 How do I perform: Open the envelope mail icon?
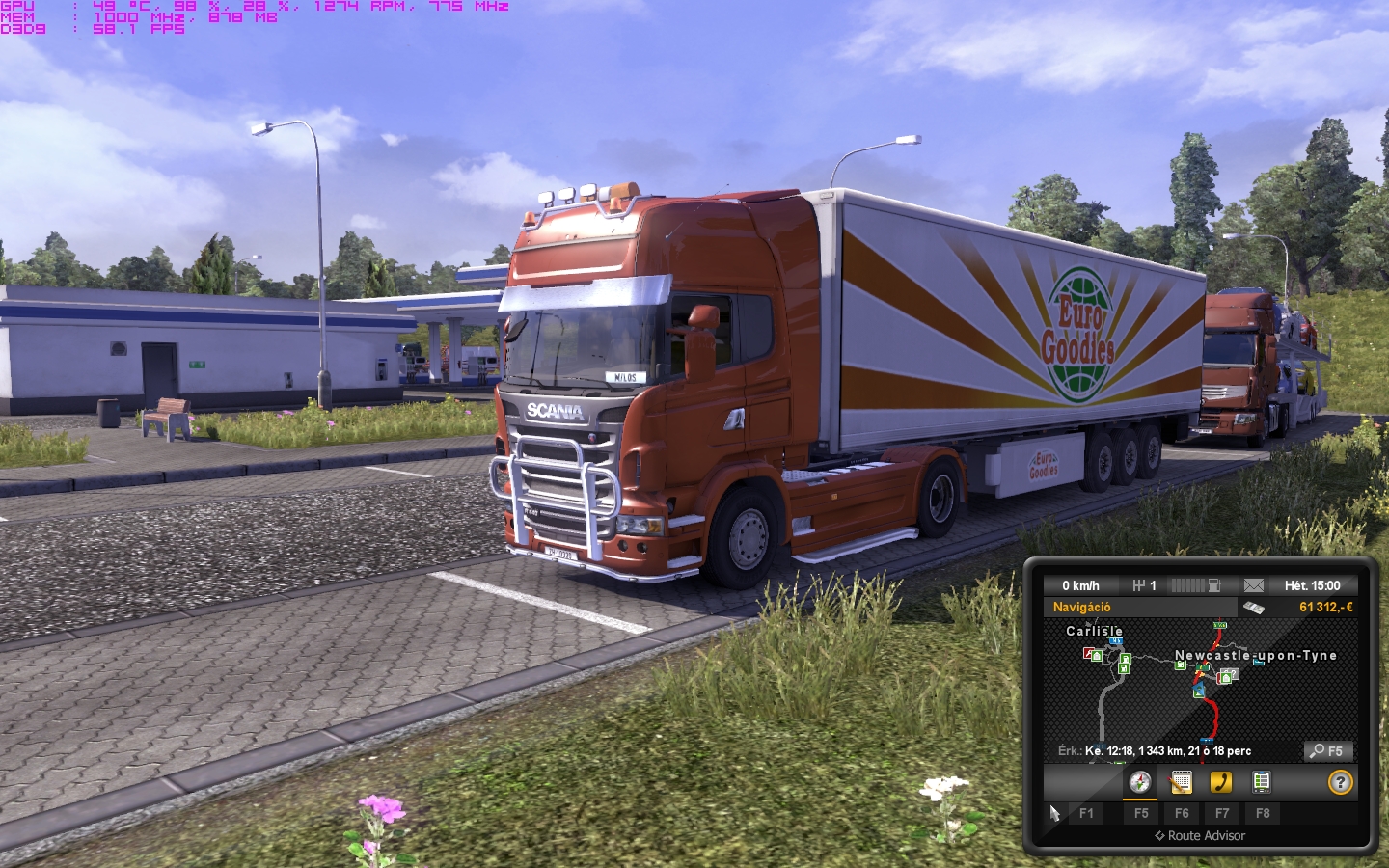point(1253,585)
